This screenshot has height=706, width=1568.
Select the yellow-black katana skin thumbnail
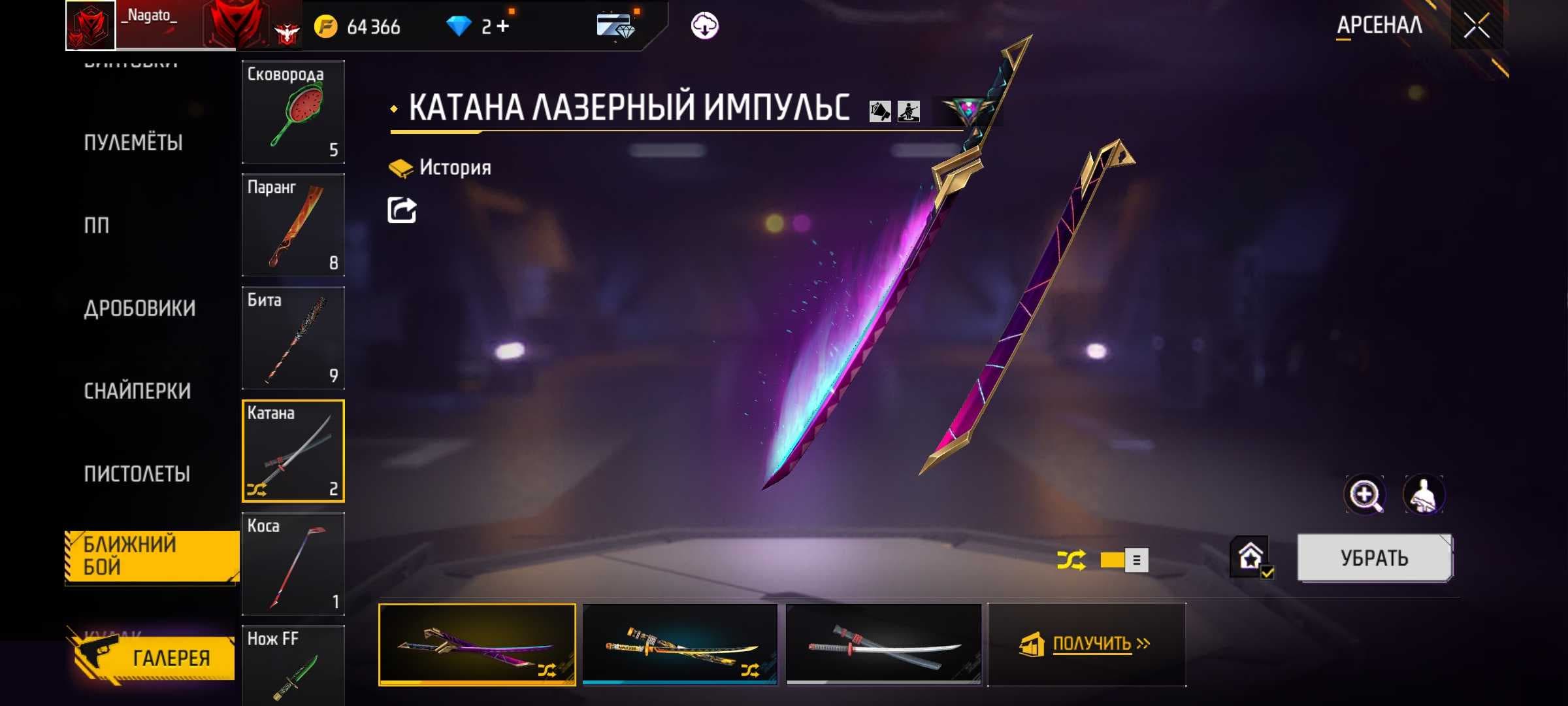(x=679, y=644)
